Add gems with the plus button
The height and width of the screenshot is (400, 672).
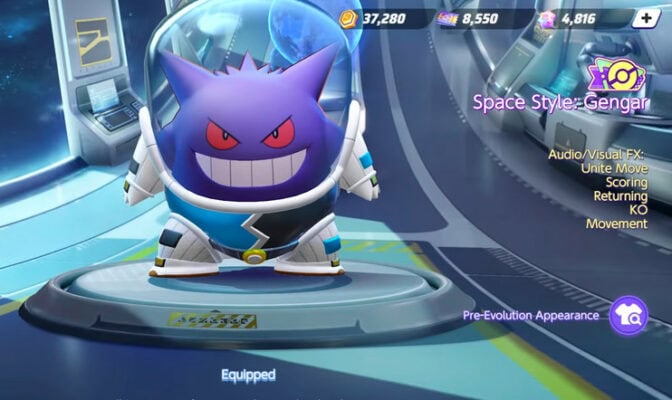(x=648, y=18)
